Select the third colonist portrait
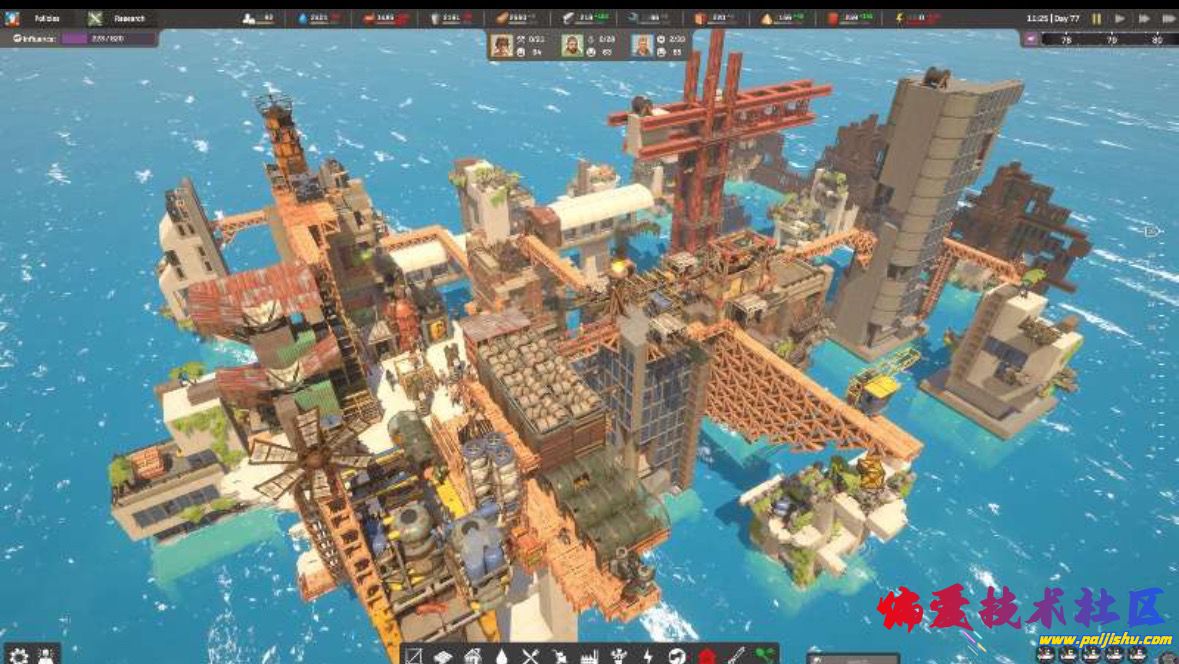The width and height of the screenshot is (1179, 664). [642, 45]
